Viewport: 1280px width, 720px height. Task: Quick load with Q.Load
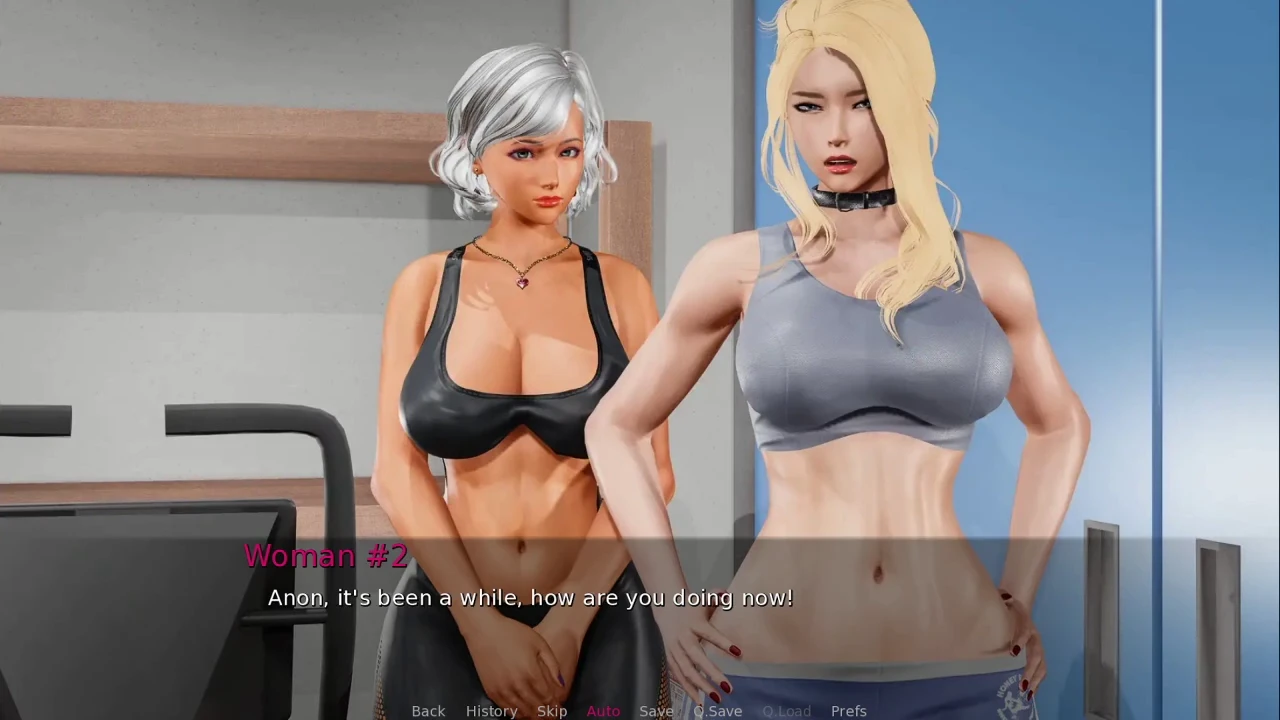tap(786, 711)
